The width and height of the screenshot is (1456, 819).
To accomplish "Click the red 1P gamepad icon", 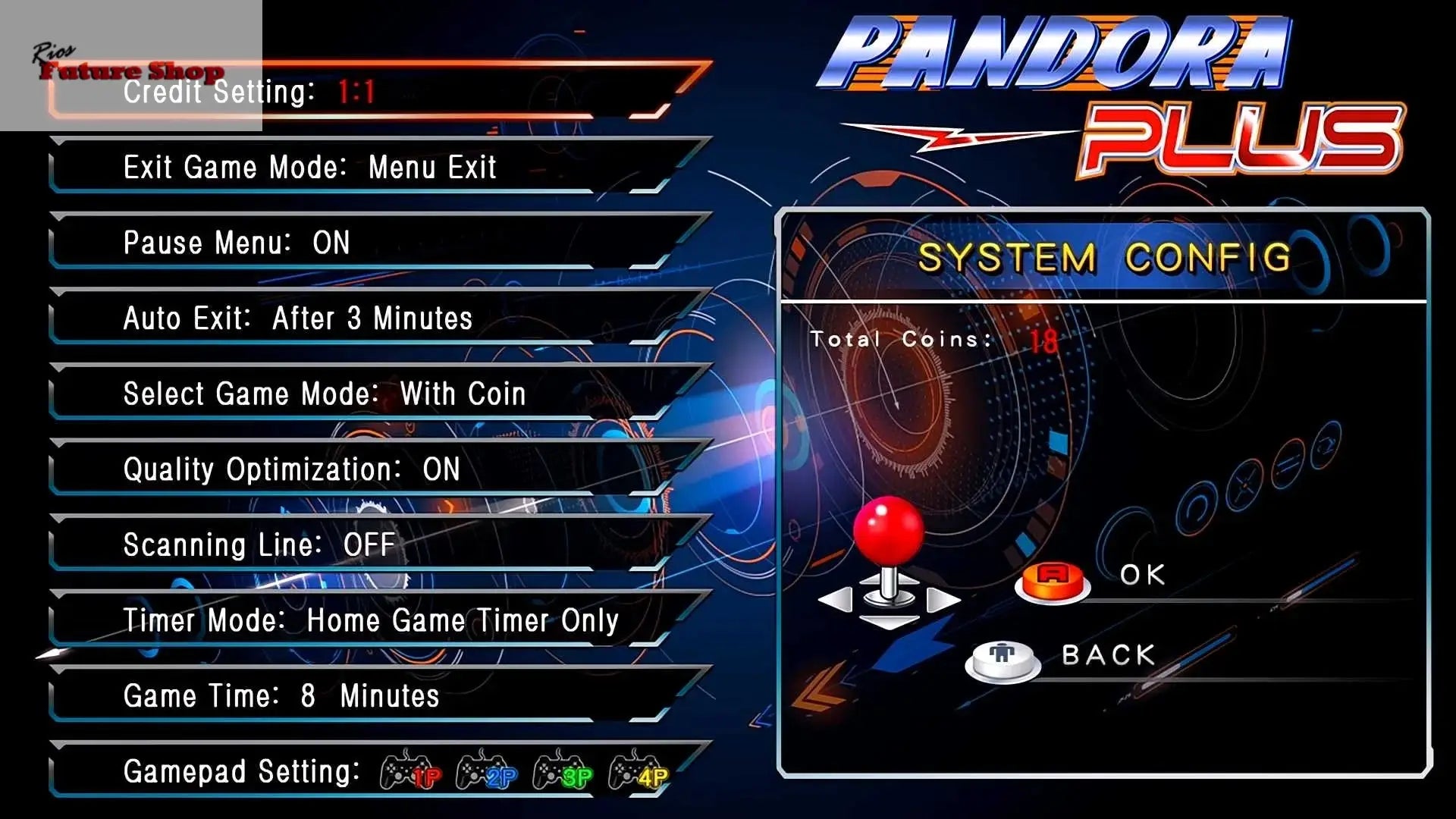I will tap(410, 770).
